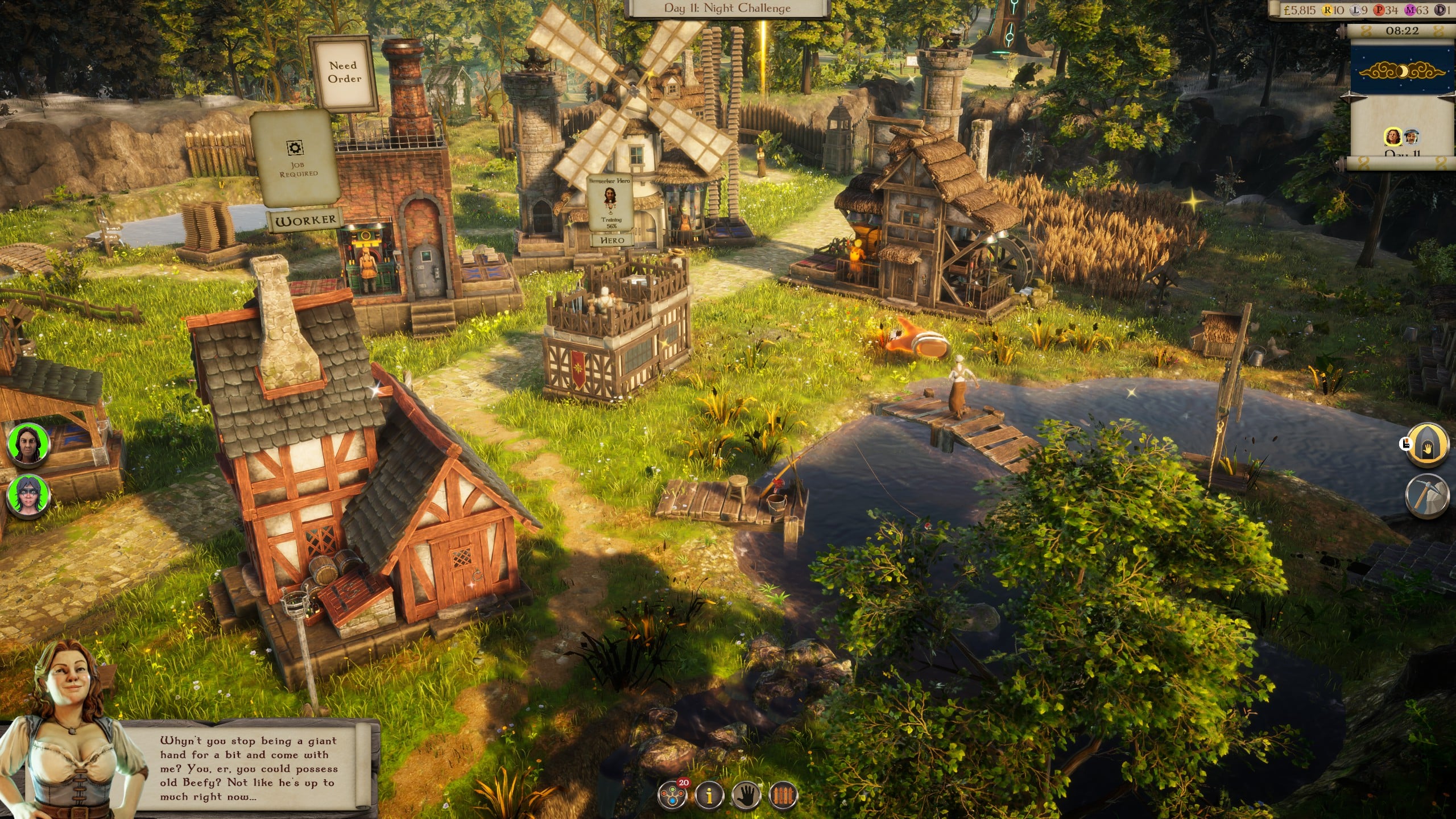Choose the orange fence build button
Image resolution: width=1456 pixels, height=819 pixels.
[x=783, y=795]
